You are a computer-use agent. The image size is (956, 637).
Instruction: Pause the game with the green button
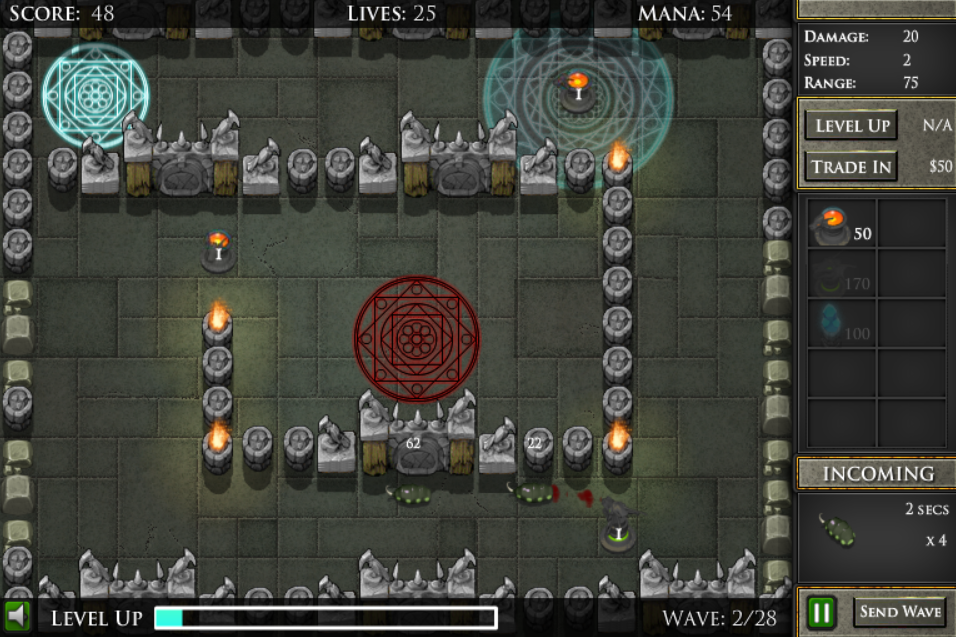click(x=822, y=611)
